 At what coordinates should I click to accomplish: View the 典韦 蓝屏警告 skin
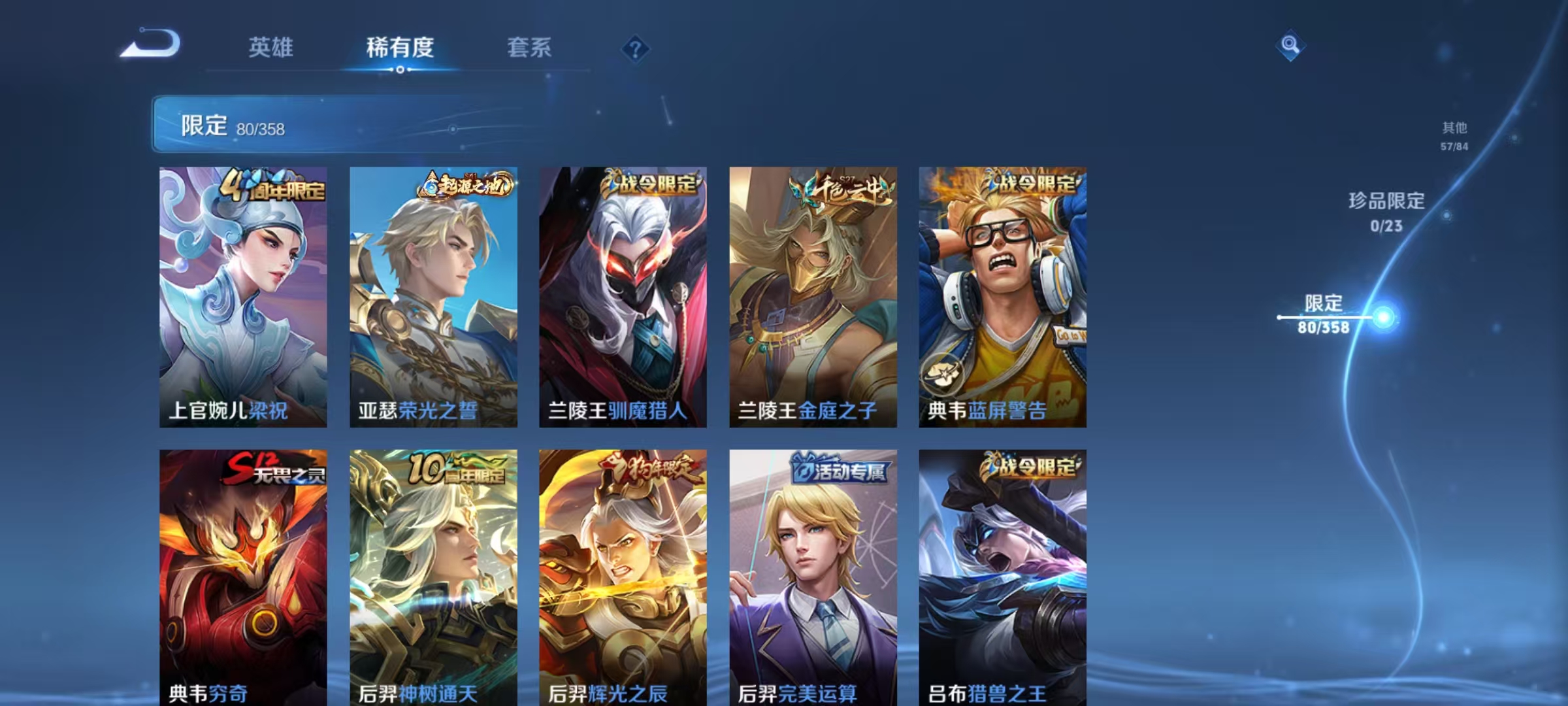click(1001, 294)
